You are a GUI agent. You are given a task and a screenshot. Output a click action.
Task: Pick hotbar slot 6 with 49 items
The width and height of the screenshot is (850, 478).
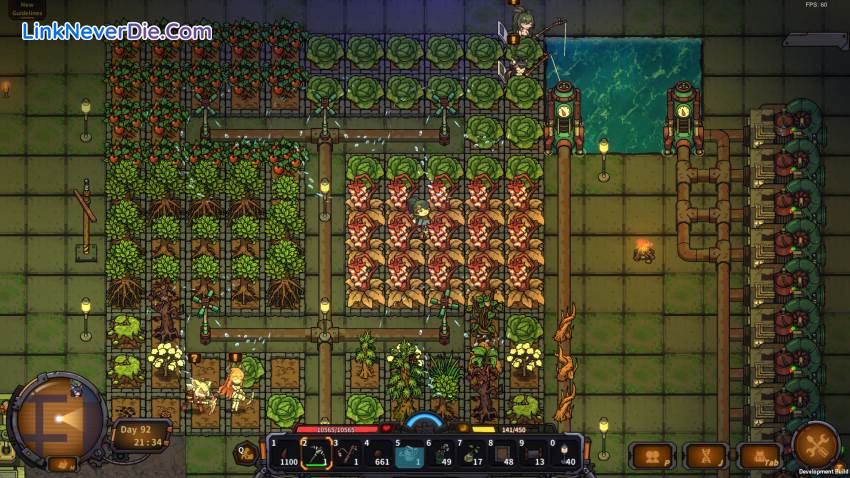click(443, 455)
